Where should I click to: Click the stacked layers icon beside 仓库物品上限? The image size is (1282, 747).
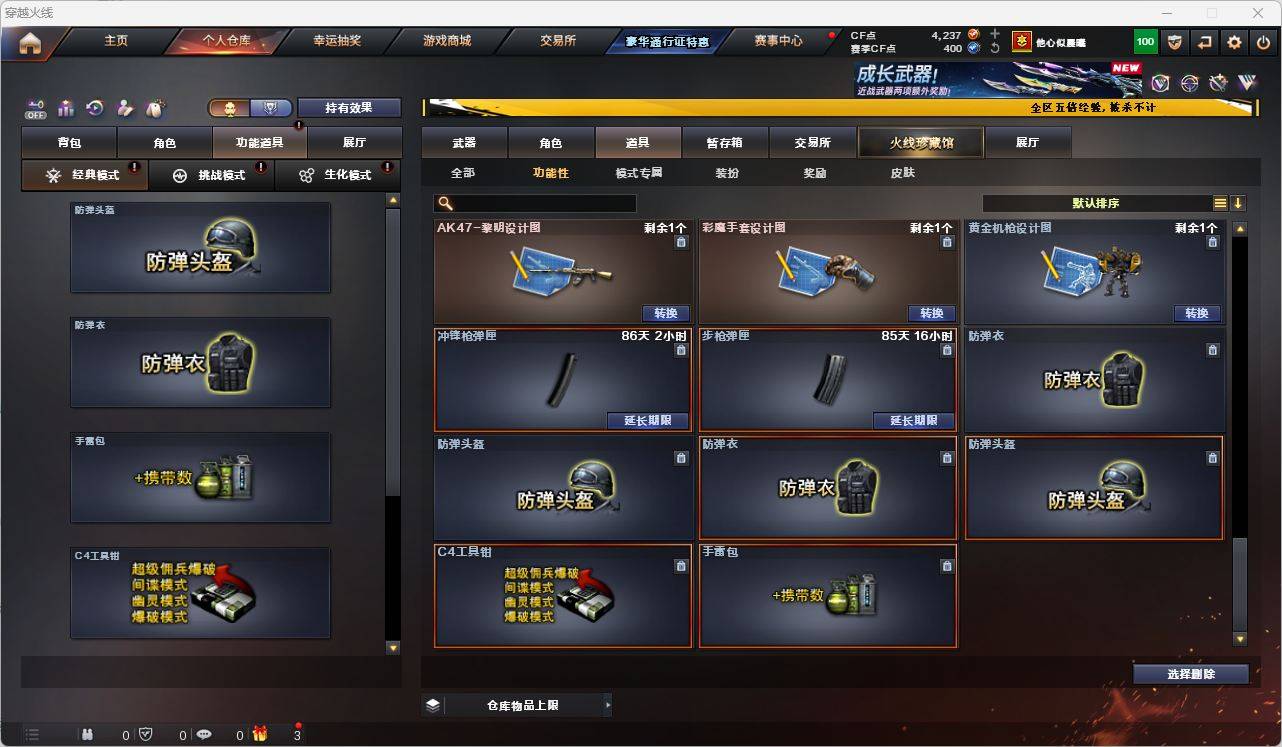432,704
